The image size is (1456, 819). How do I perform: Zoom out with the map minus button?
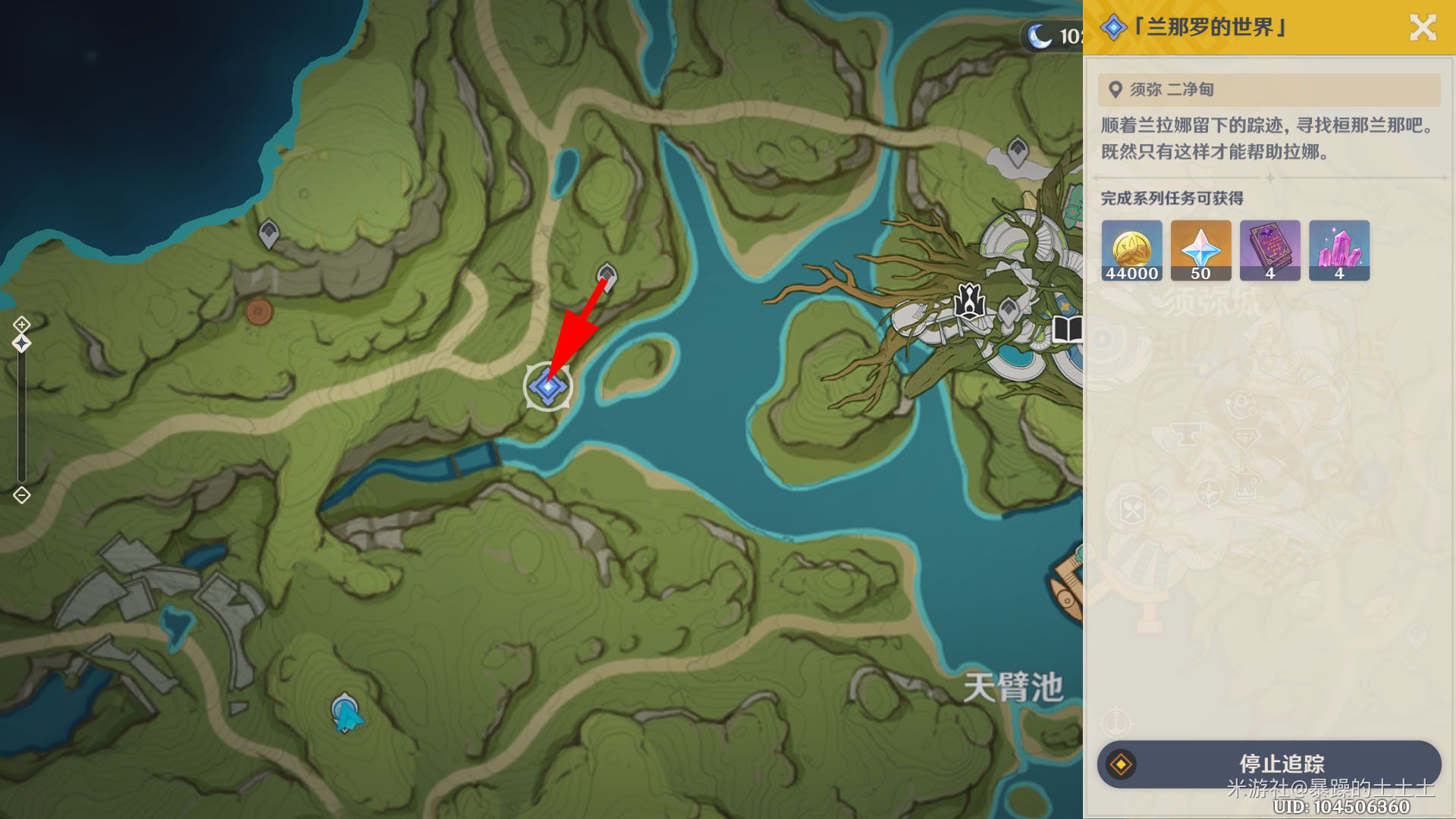(x=21, y=495)
